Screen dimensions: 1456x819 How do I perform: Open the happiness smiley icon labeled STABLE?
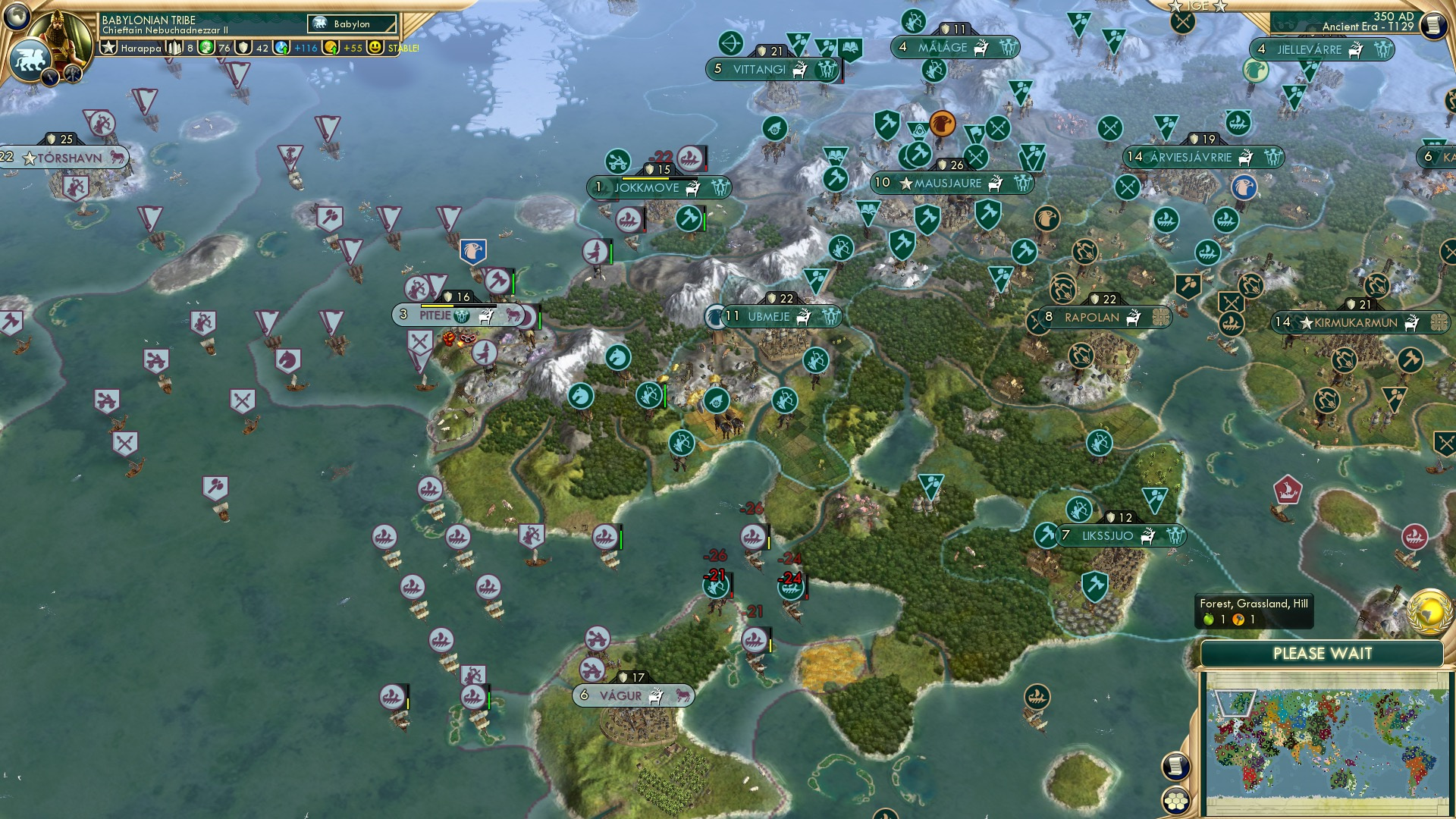pos(375,48)
